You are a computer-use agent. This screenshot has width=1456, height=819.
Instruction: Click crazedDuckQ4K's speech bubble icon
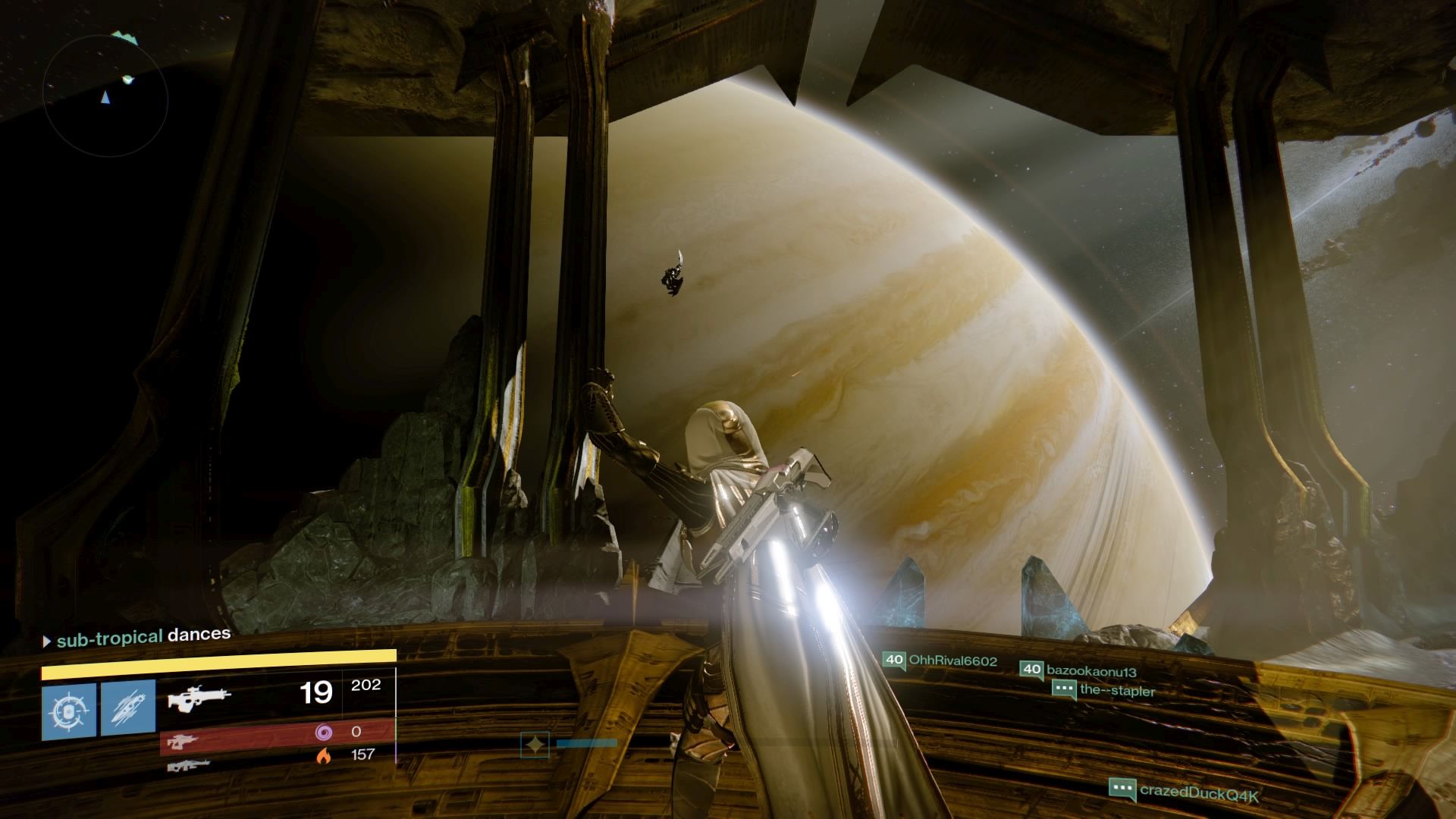[x=1122, y=790]
